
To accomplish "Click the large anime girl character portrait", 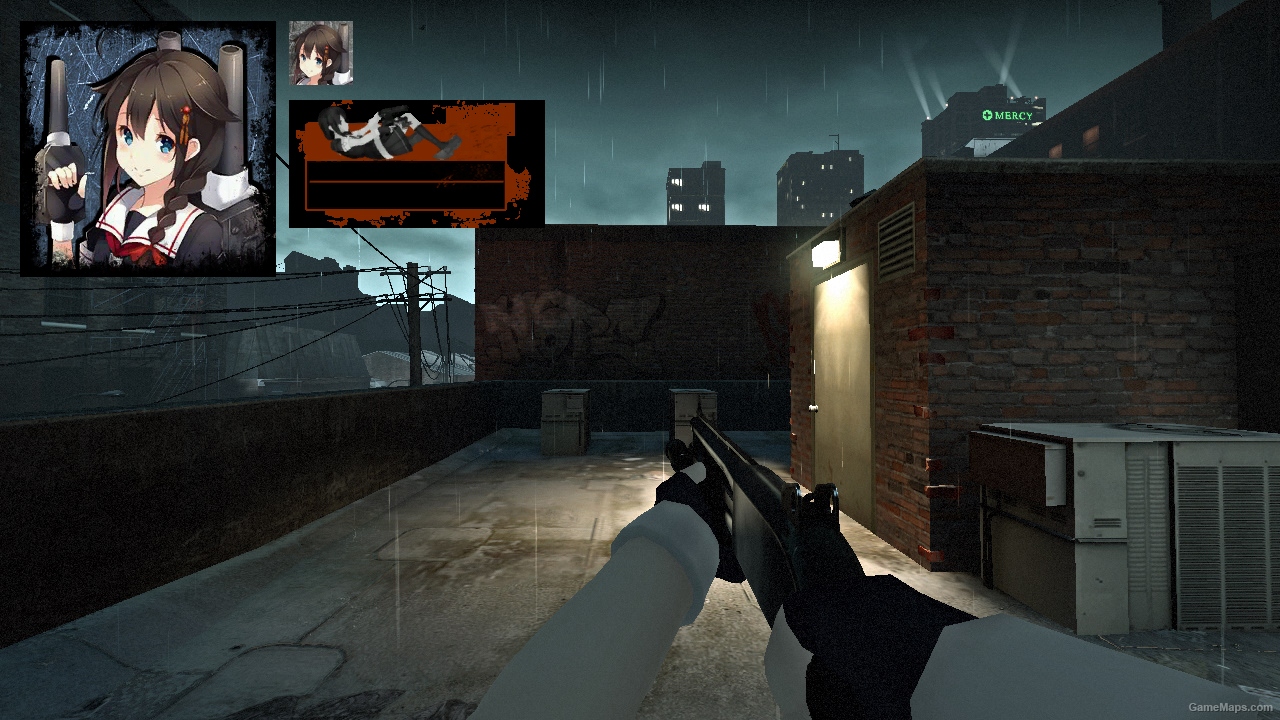I will pos(148,149).
